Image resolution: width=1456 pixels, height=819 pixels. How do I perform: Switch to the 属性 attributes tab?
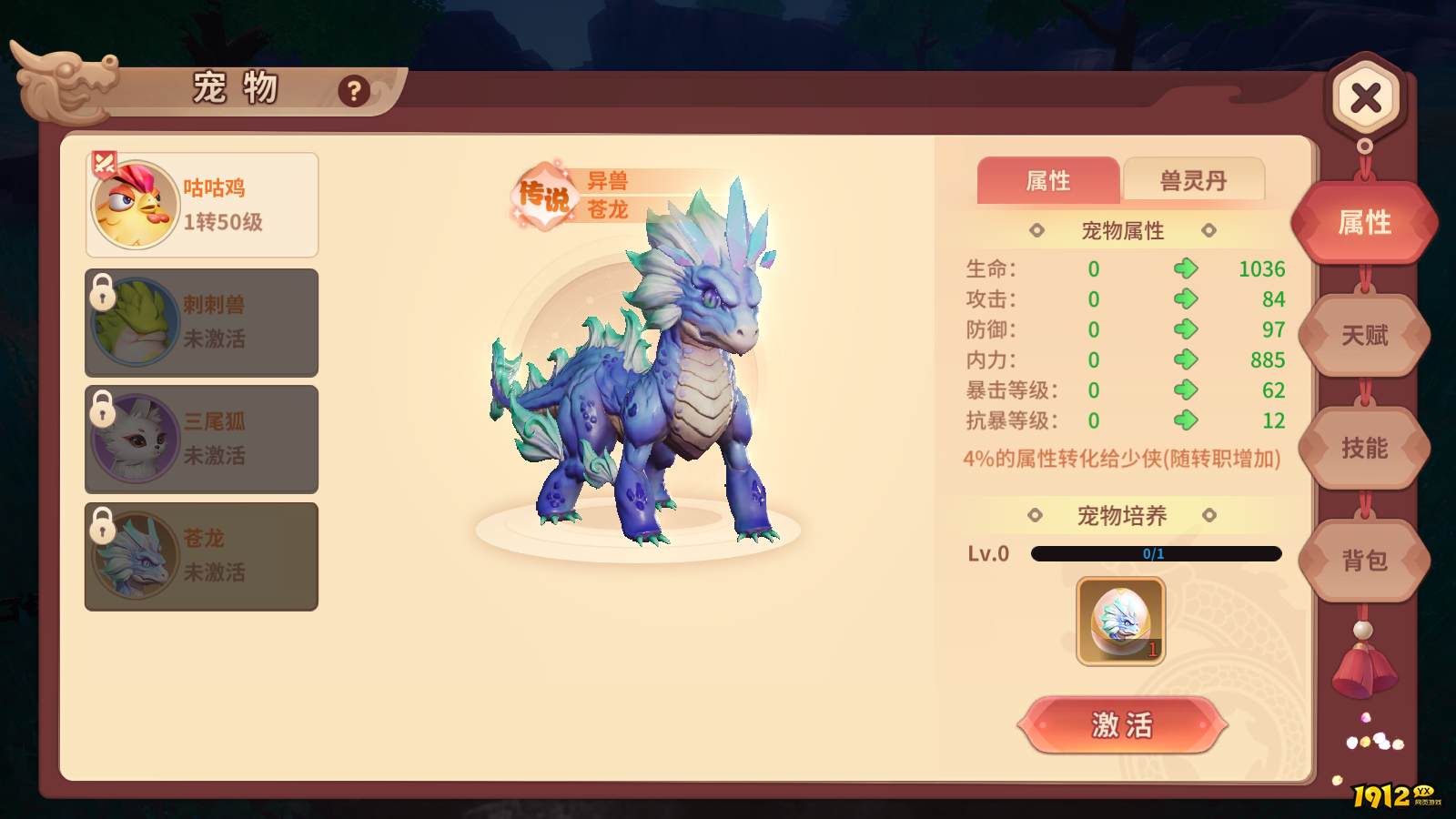[1046, 181]
